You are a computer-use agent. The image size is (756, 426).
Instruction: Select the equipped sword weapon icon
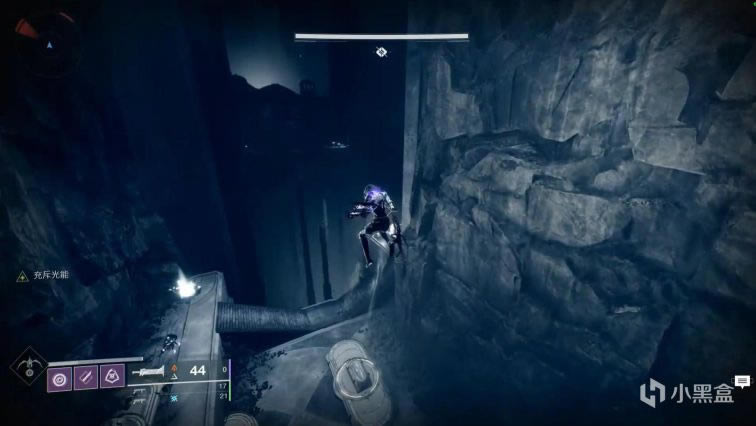(151, 371)
